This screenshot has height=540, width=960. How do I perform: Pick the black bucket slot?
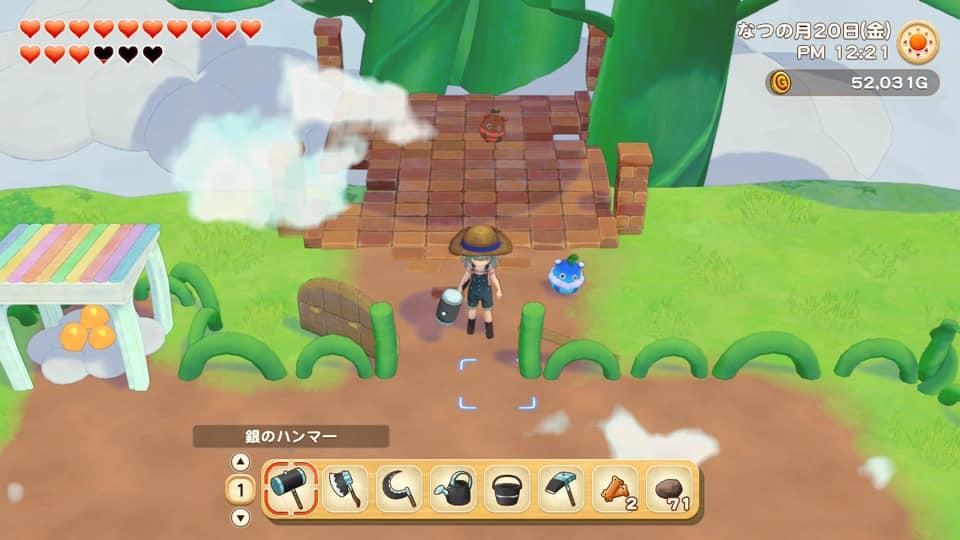click(507, 489)
